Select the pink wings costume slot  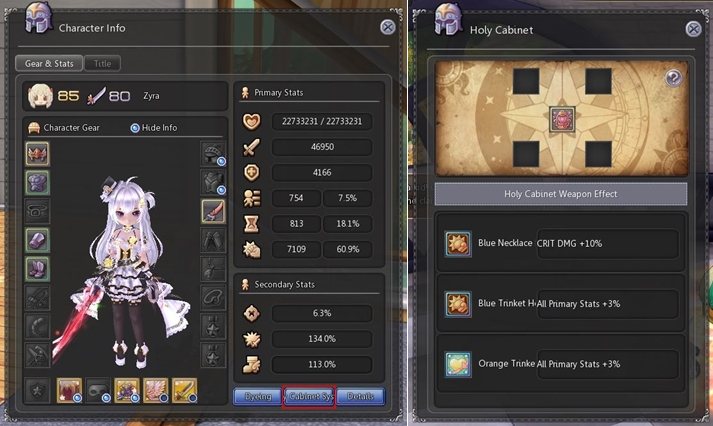[x=156, y=389]
